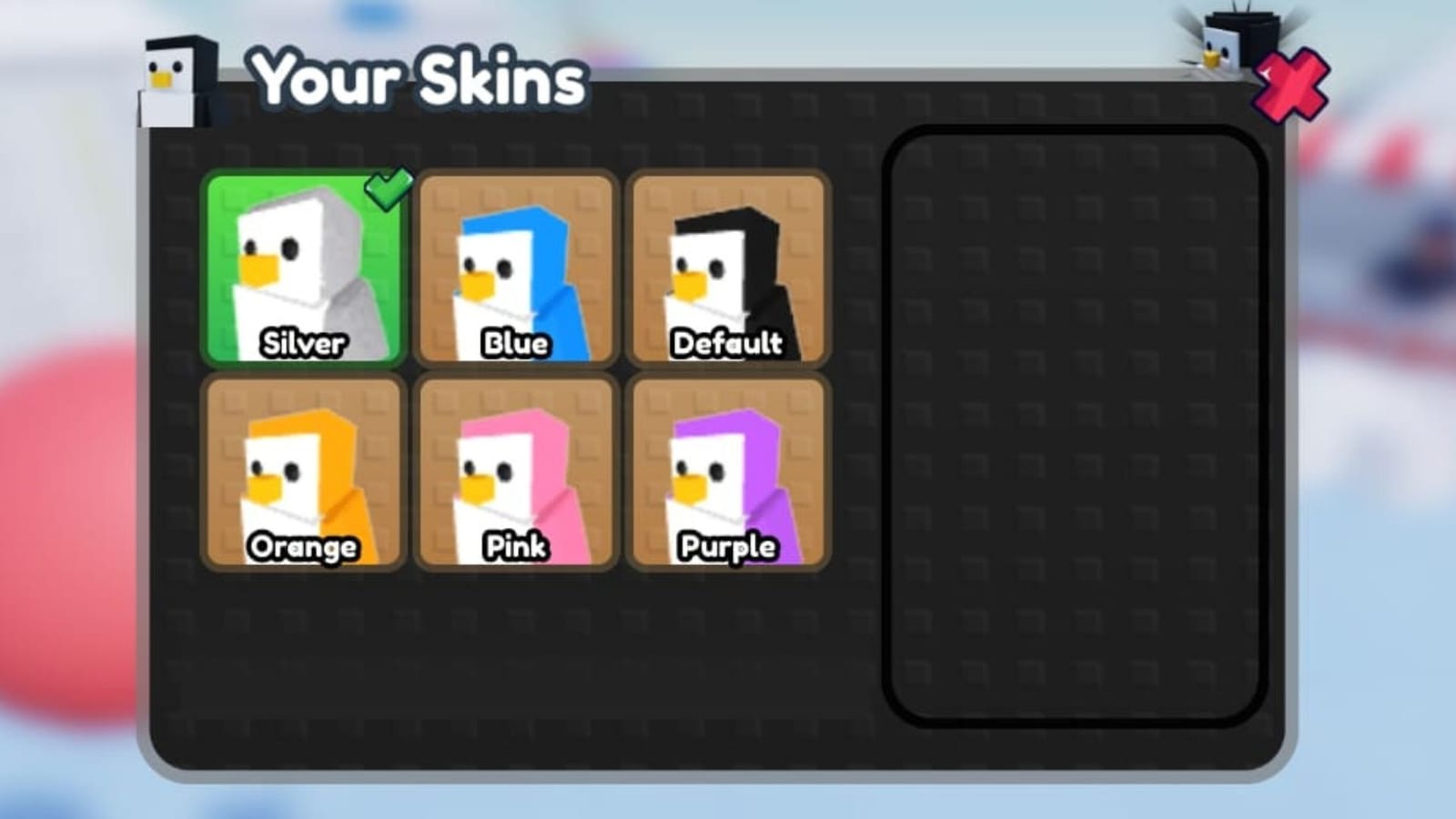Image resolution: width=1456 pixels, height=819 pixels.
Task: Select the Orange penguin skin
Action: [x=303, y=471]
